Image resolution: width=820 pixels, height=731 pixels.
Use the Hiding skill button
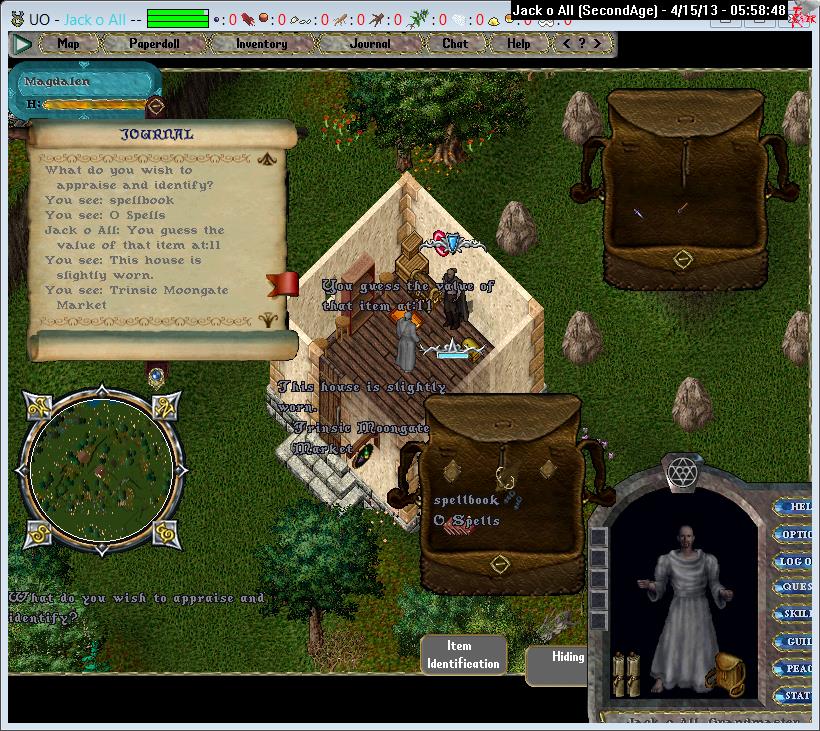pos(566,657)
